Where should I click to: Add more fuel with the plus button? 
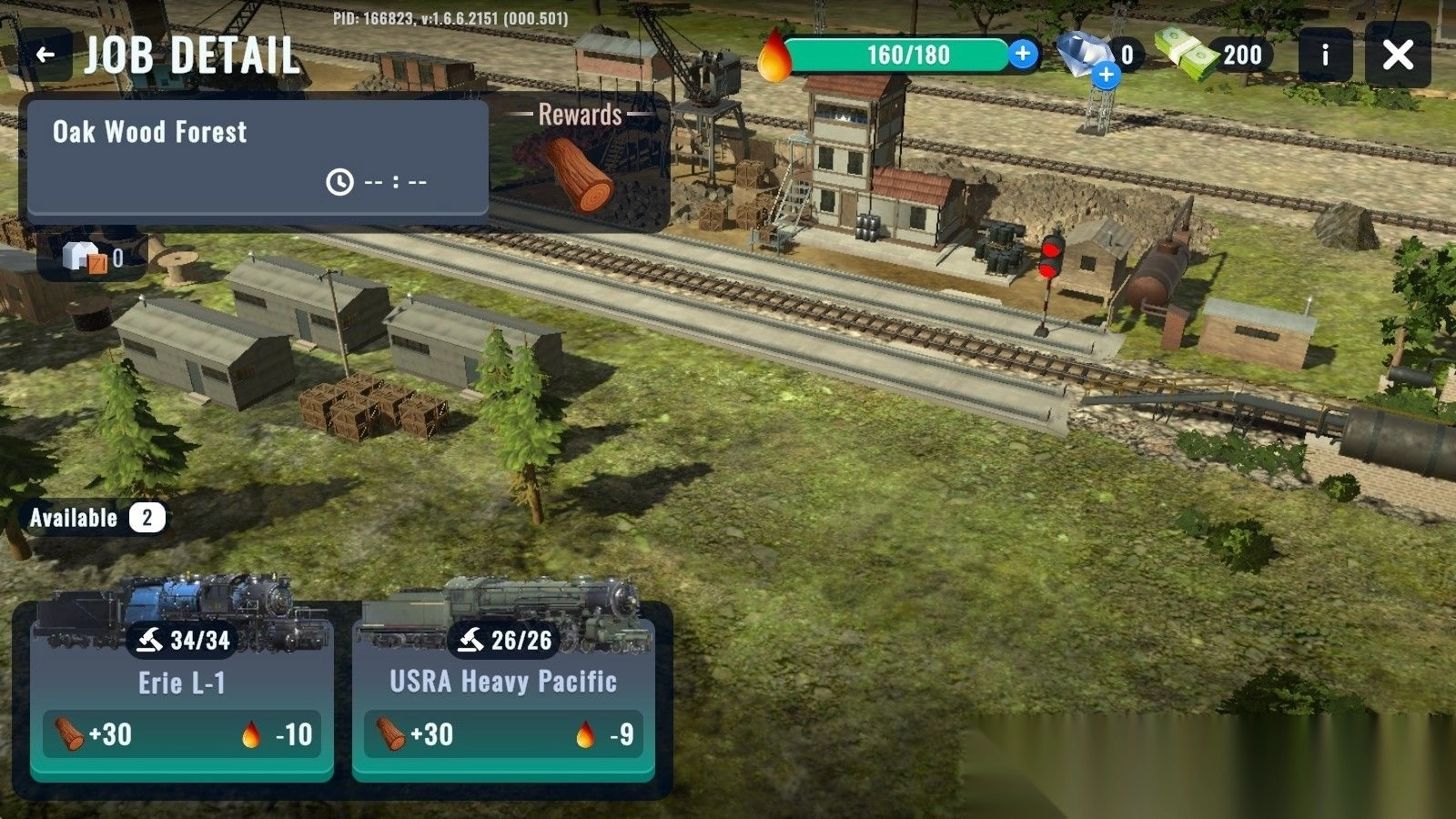(1023, 54)
